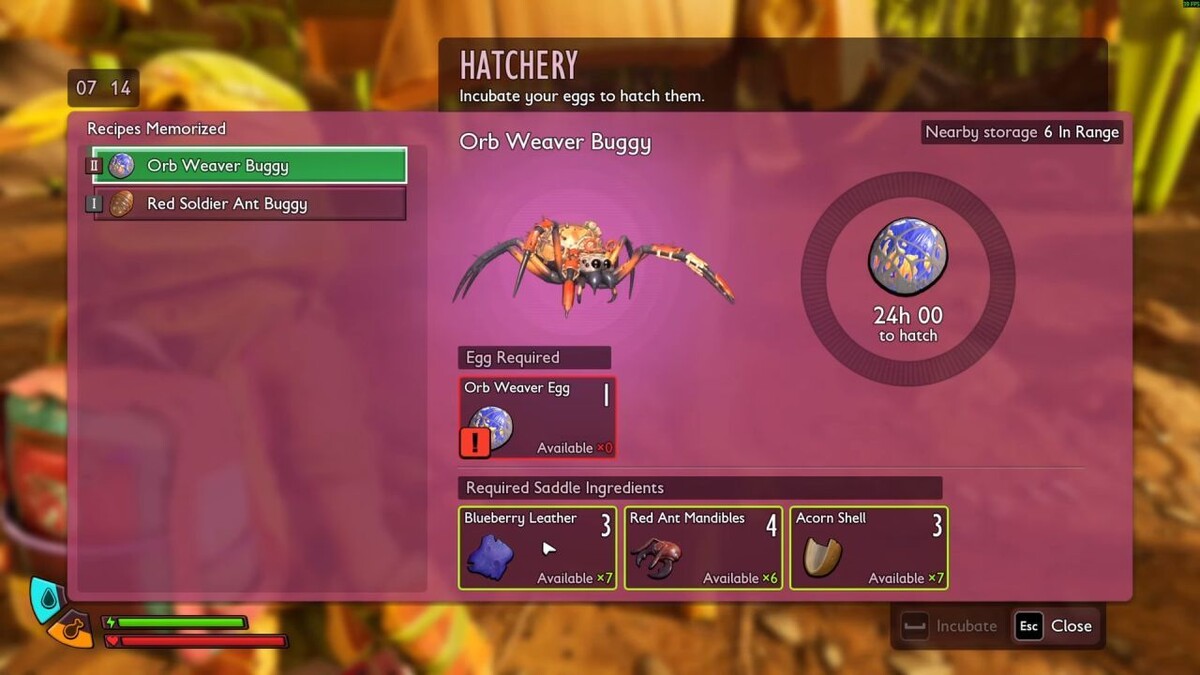
Task: Start incubation with the Incubate button
Action: click(x=950, y=626)
